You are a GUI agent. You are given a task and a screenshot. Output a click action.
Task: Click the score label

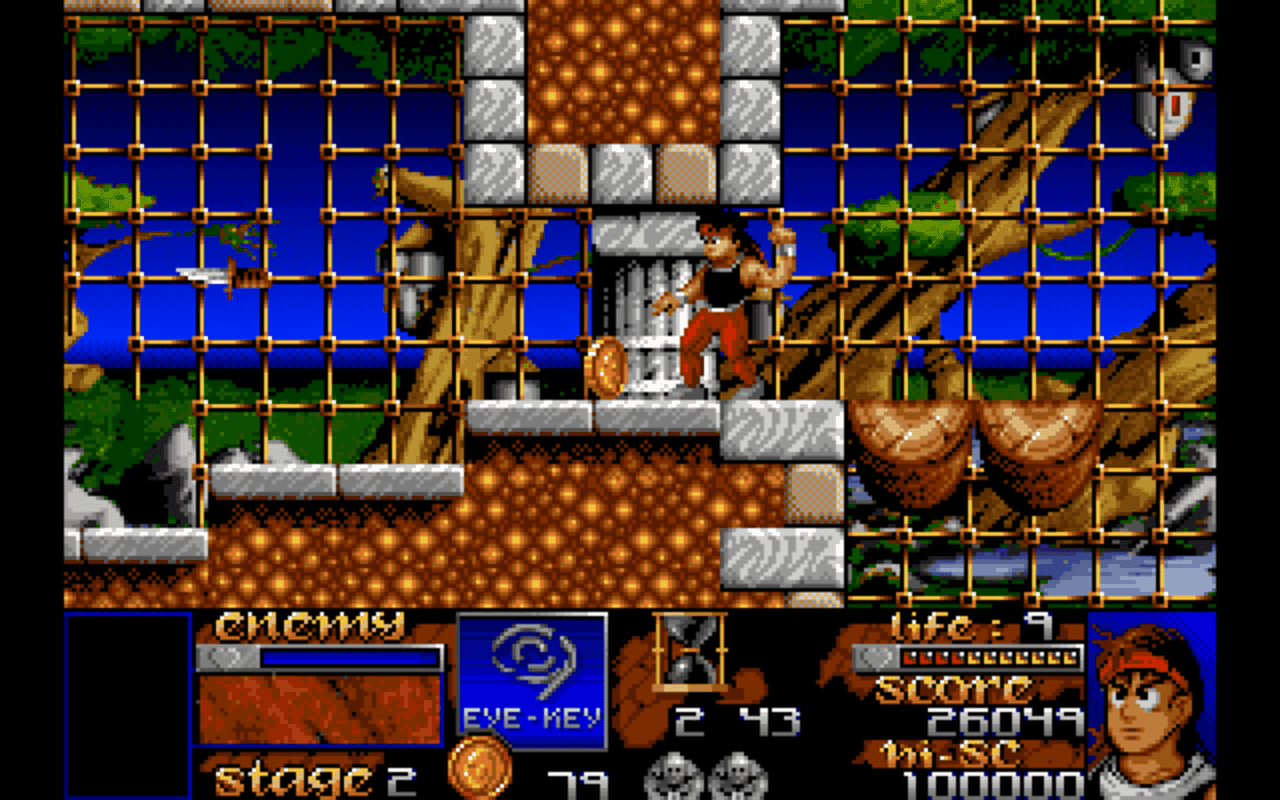pyautogui.click(x=950, y=690)
